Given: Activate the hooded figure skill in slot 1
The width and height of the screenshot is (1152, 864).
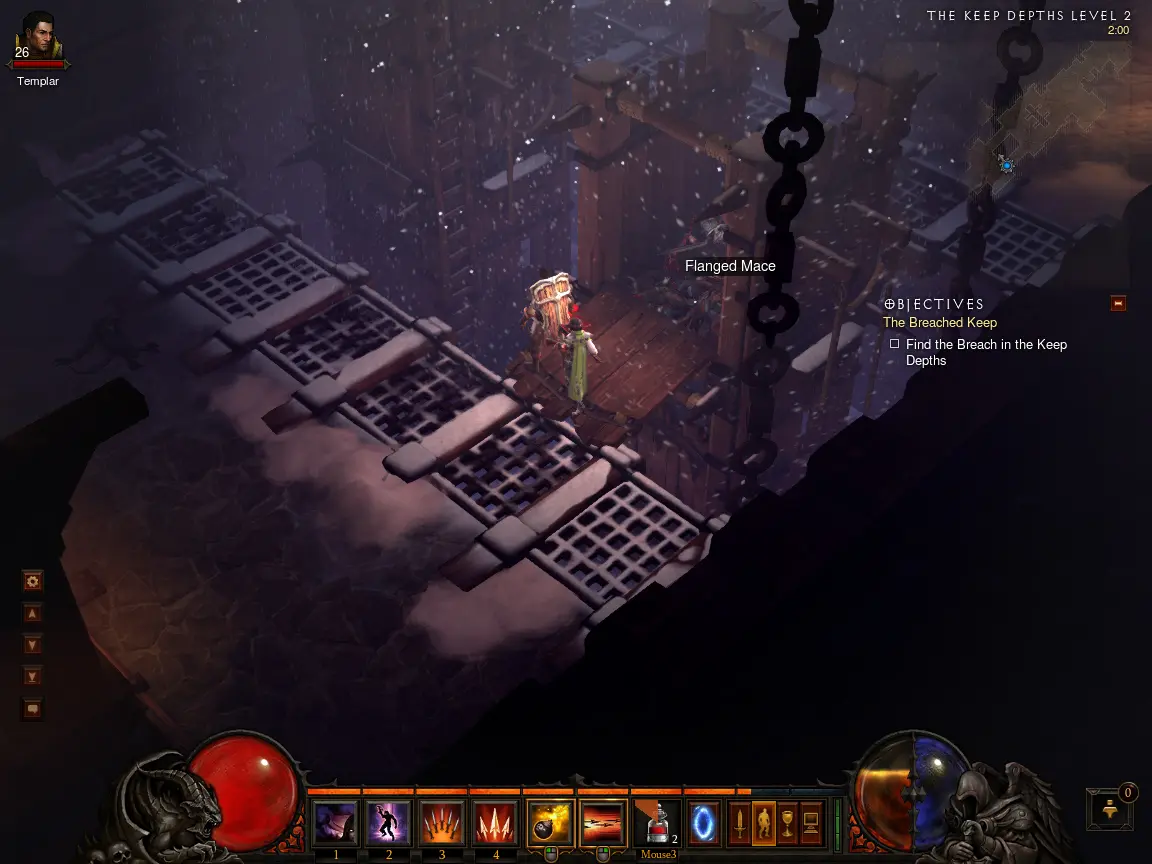Looking at the screenshot, I should [336, 823].
